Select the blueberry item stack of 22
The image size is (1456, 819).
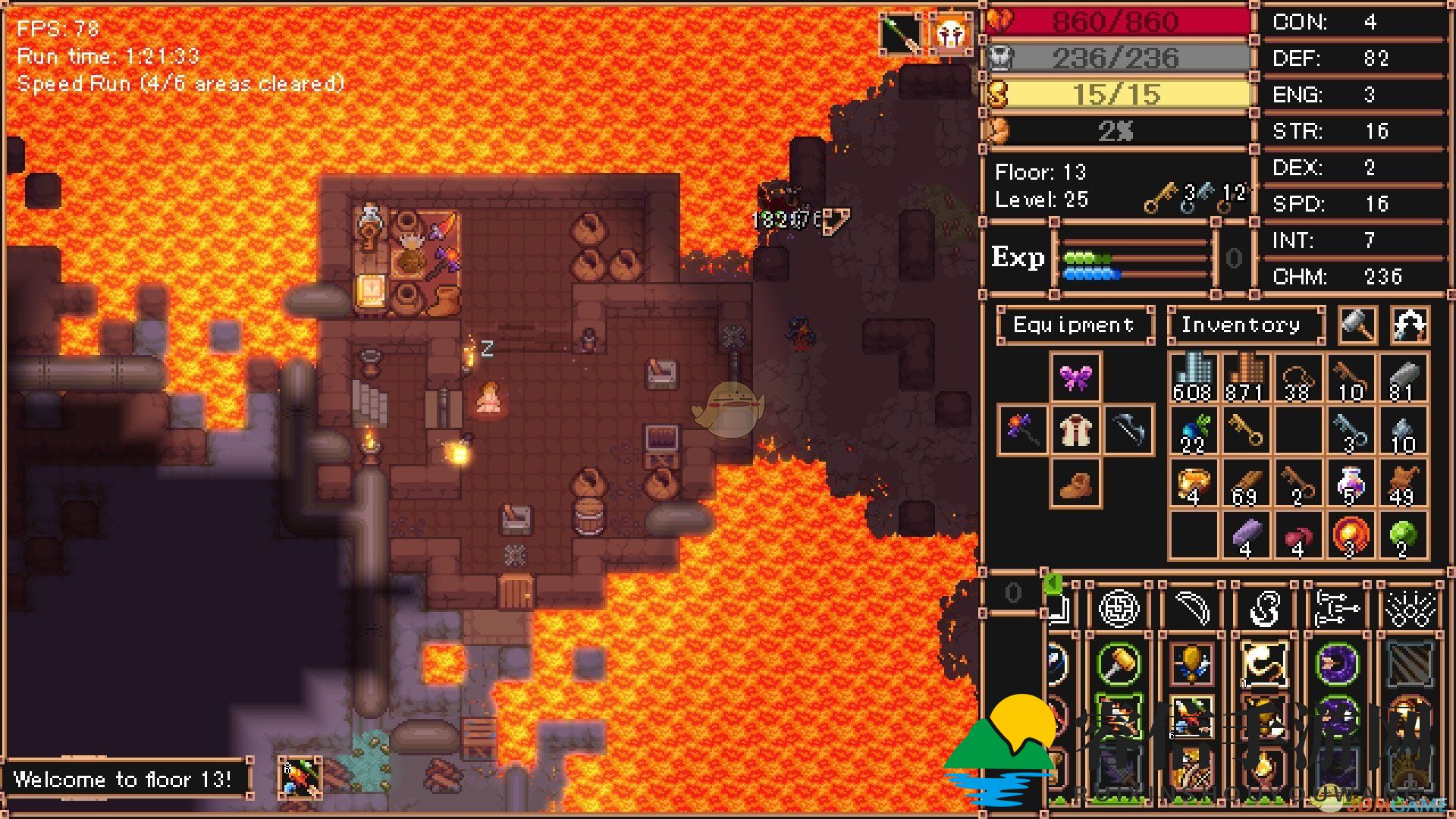pos(1193,430)
